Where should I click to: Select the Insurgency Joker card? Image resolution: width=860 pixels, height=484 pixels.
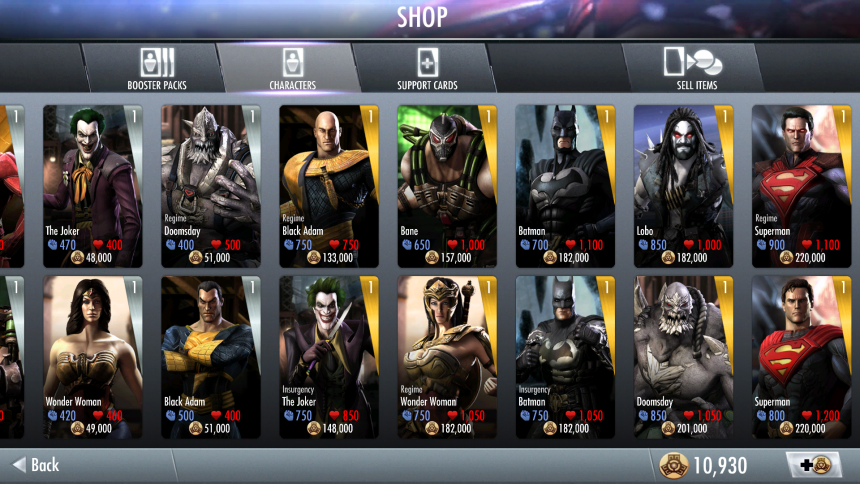coord(329,357)
